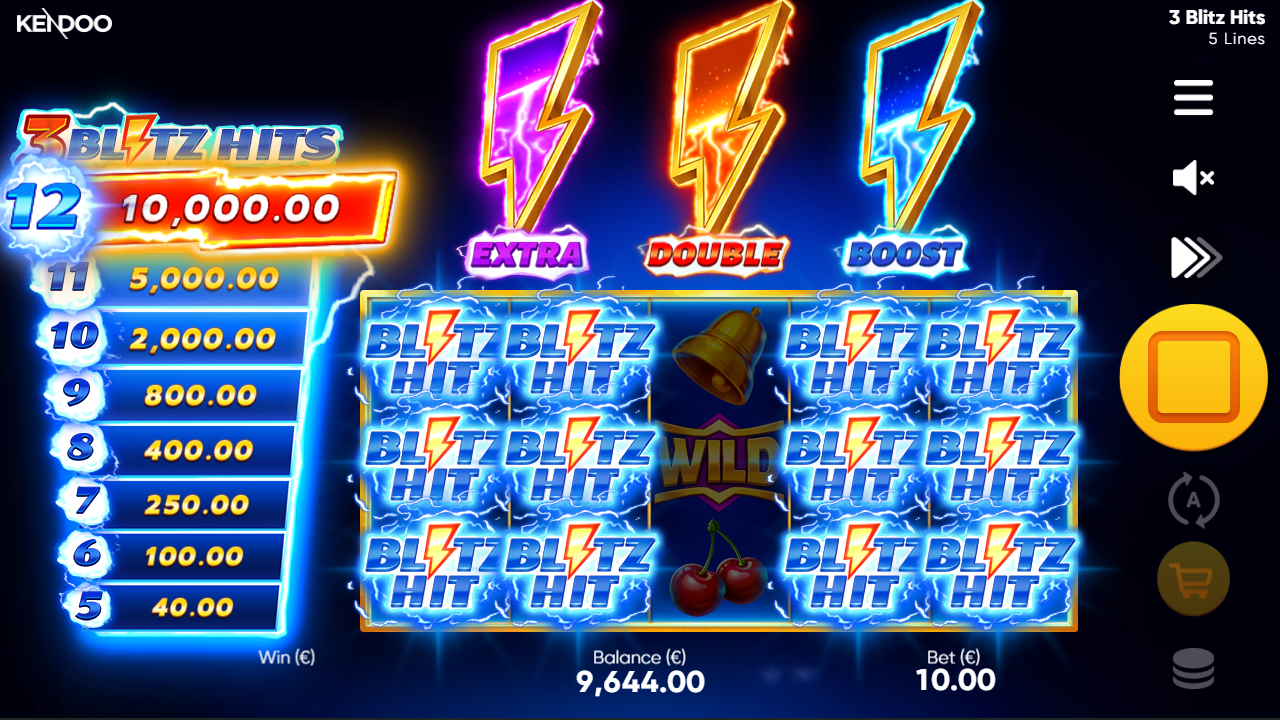The width and height of the screenshot is (1280, 720).
Task: Toggle automatic spins with the A icon
Action: pos(1192,500)
